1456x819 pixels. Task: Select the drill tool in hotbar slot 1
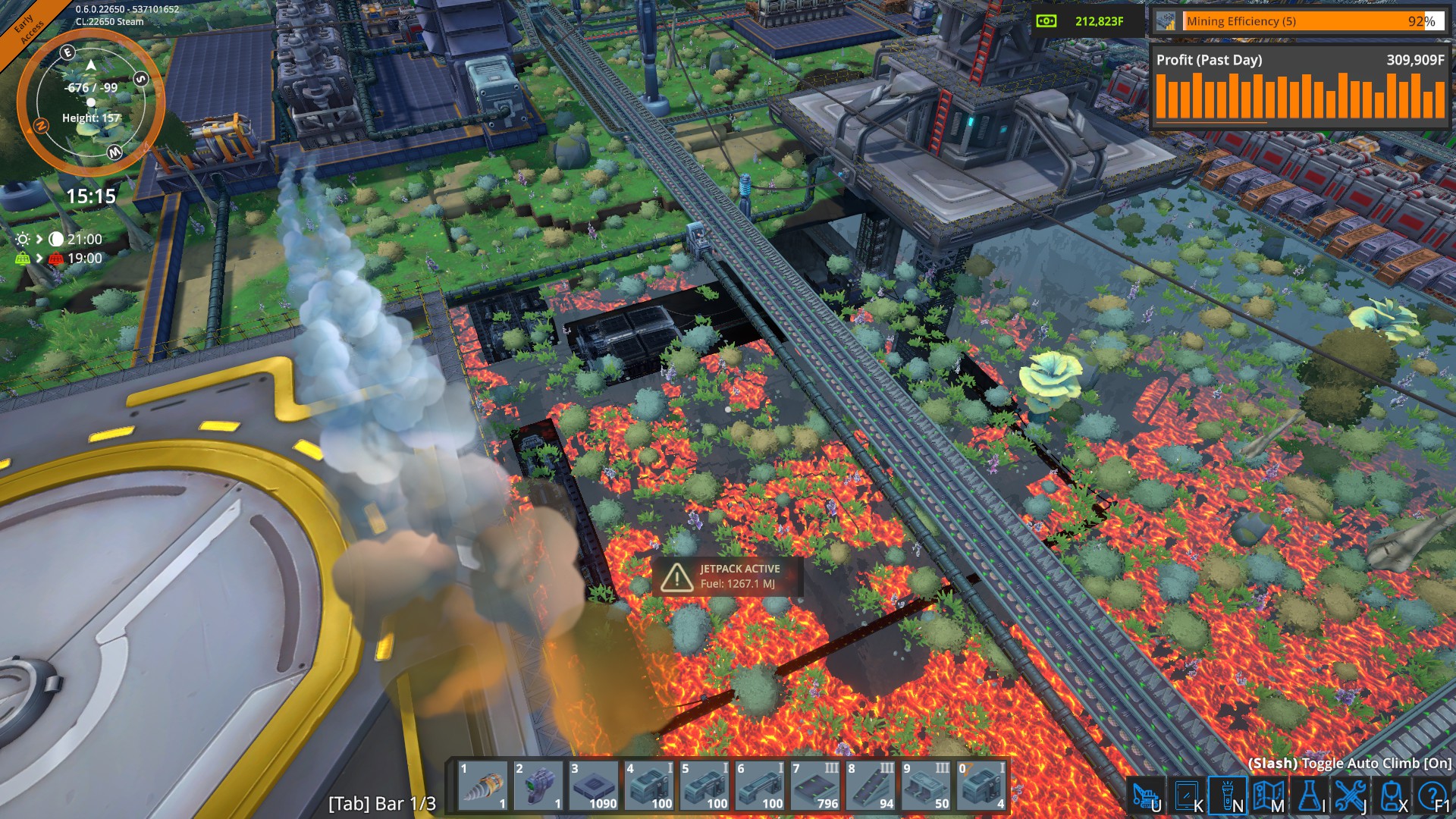[x=483, y=786]
